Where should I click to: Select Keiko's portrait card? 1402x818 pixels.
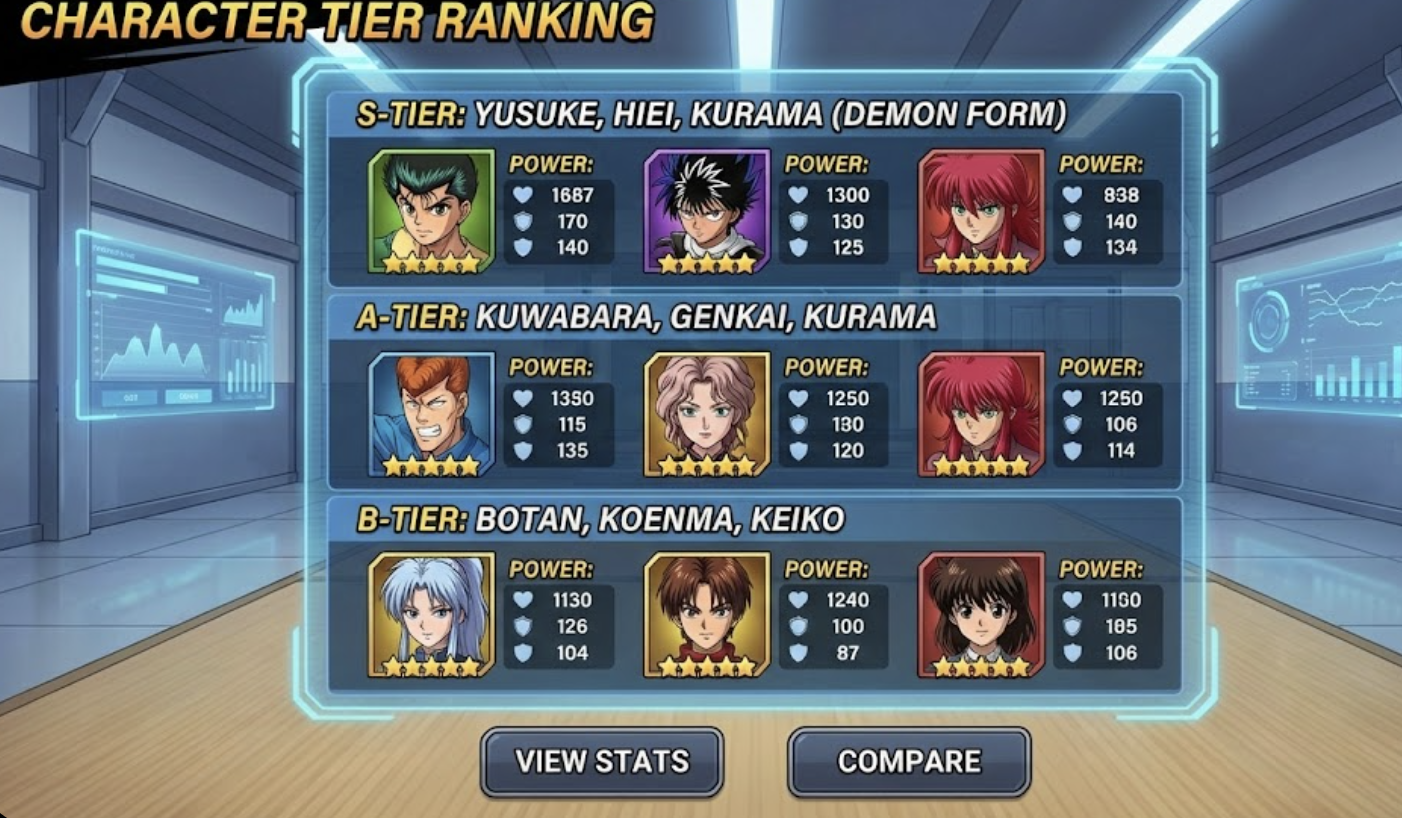[981, 615]
